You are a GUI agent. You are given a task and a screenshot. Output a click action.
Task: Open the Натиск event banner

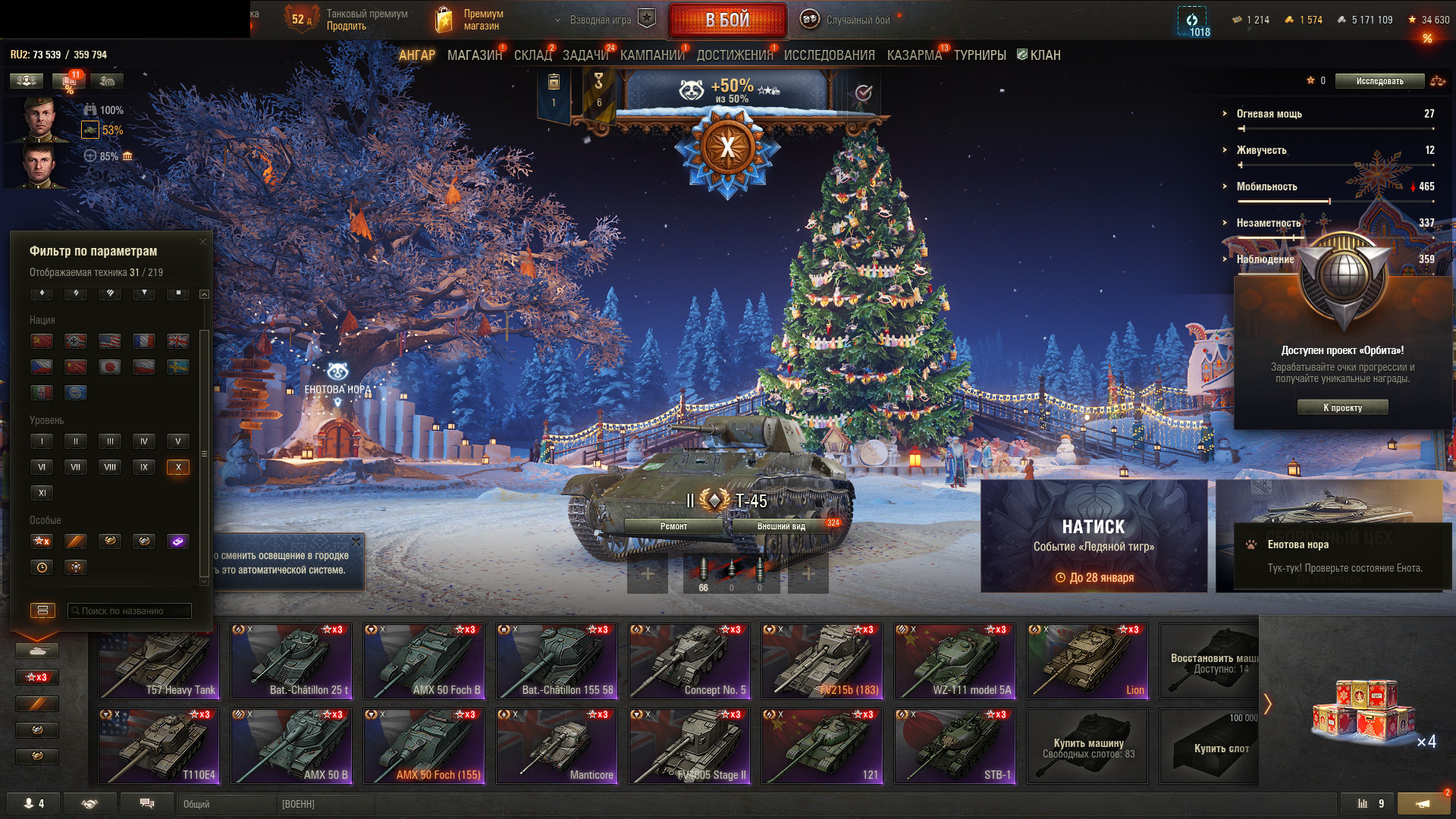[1094, 535]
